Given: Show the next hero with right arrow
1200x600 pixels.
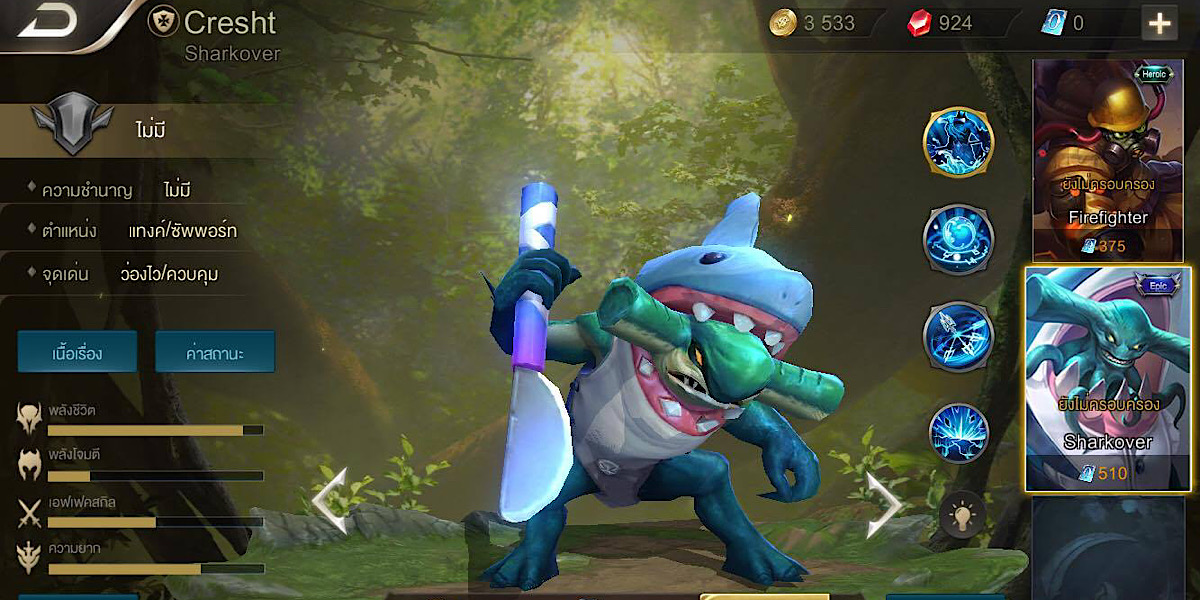Looking at the screenshot, I should pos(882,503).
